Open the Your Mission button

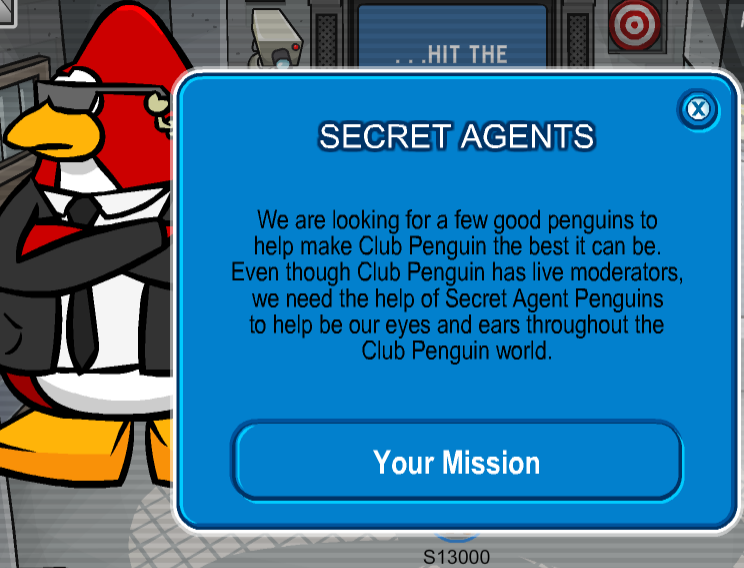[457, 462]
